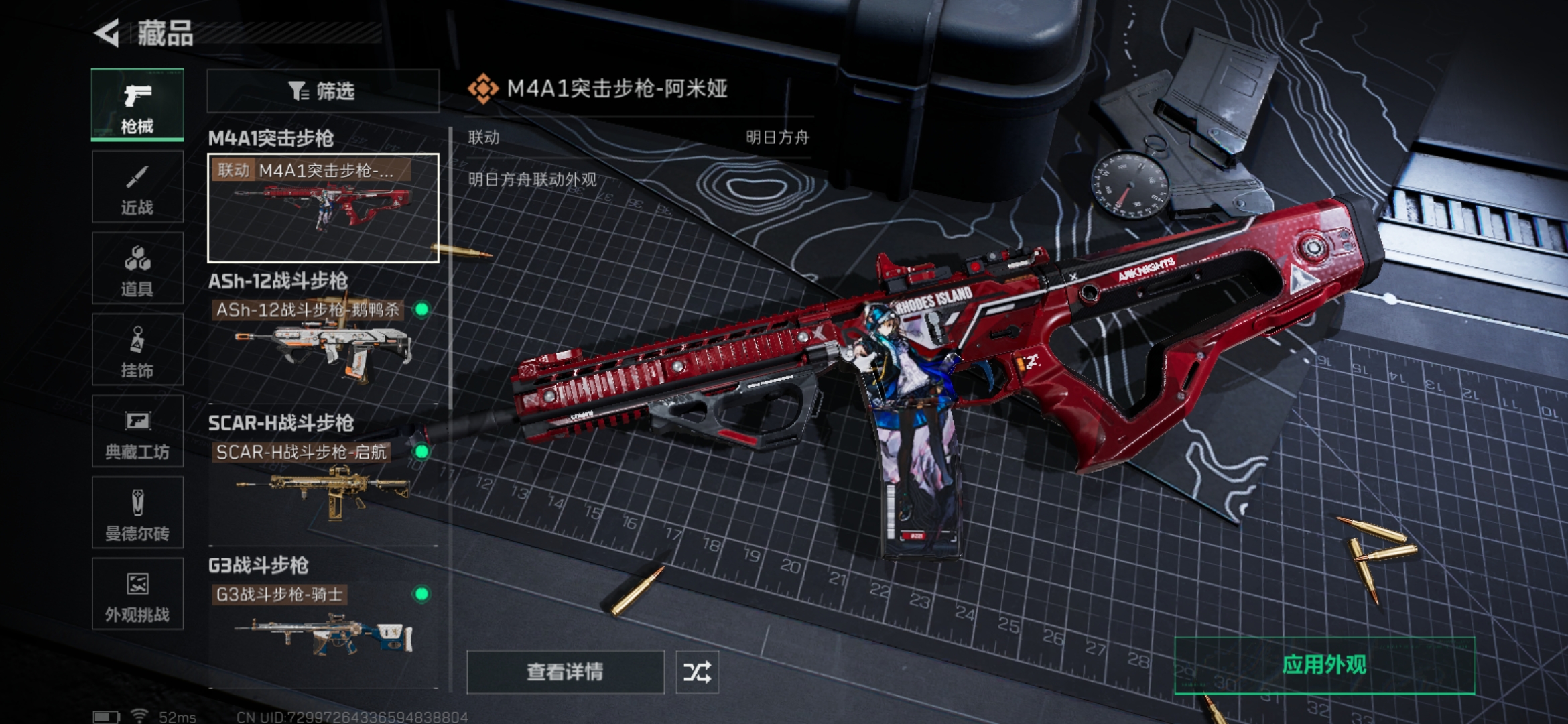This screenshot has width=1568, height=724.
Task: Select the 道具 items category
Action: (x=137, y=269)
